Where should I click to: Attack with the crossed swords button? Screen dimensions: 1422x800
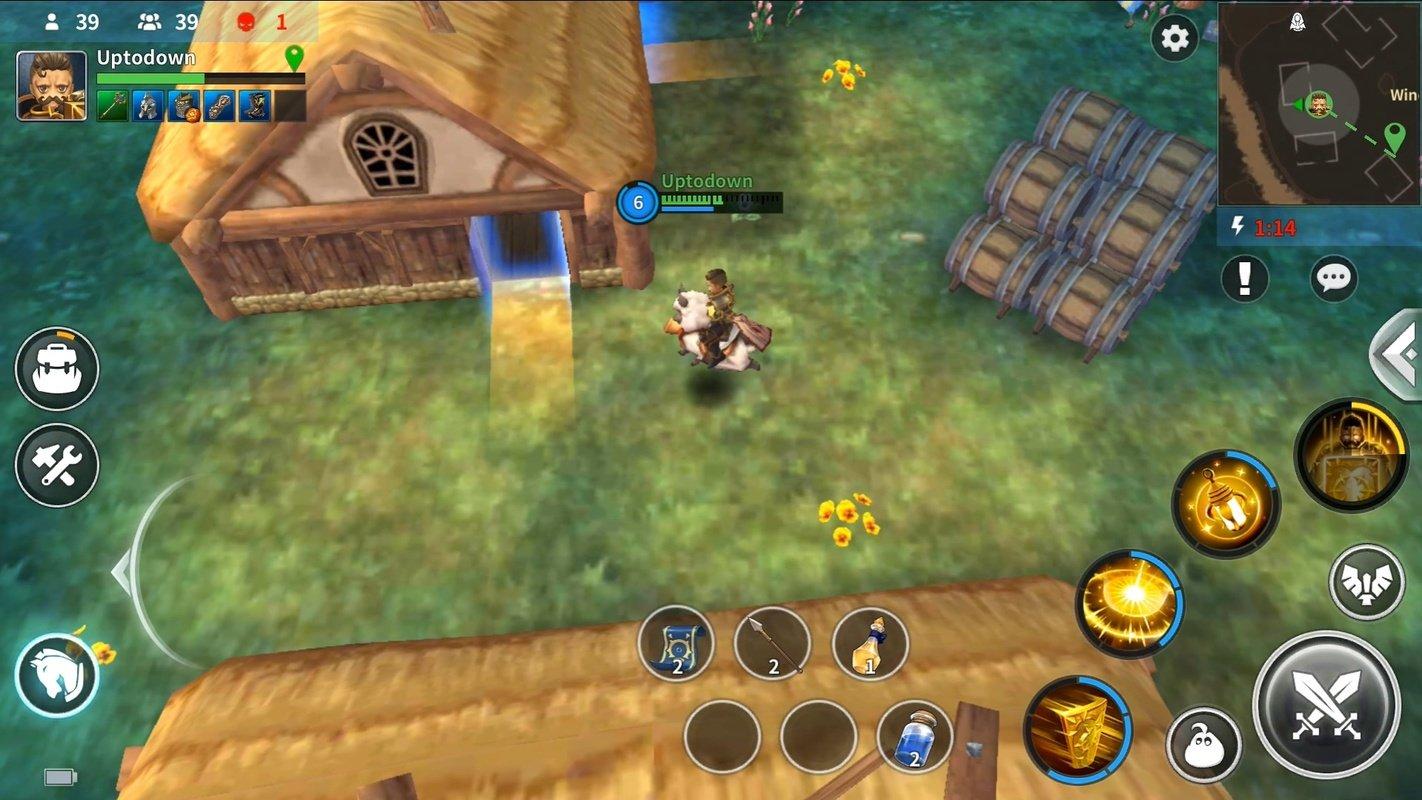click(1326, 704)
